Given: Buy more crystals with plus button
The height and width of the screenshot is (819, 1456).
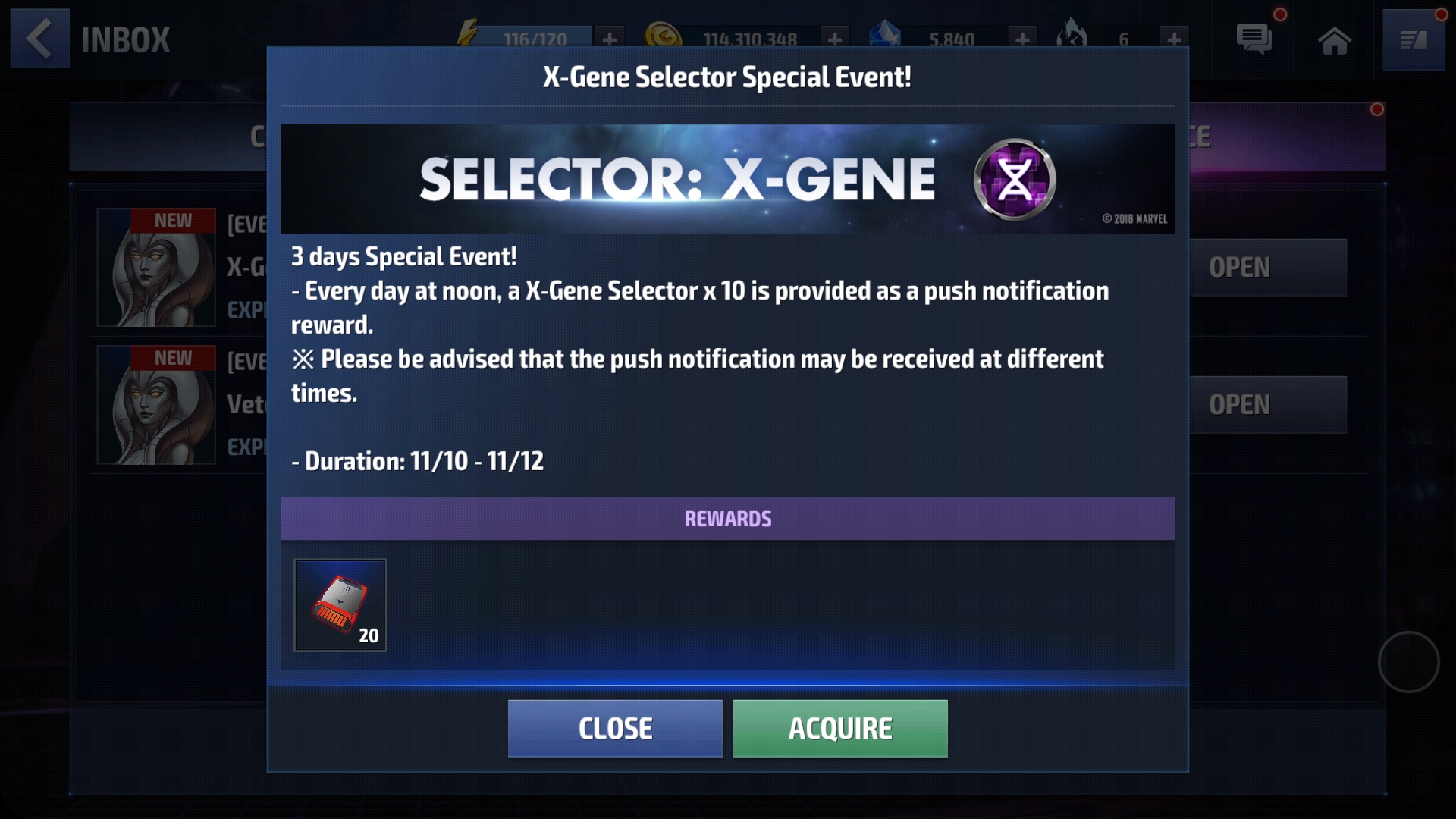Looking at the screenshot, I should [x=1022, y=39].
